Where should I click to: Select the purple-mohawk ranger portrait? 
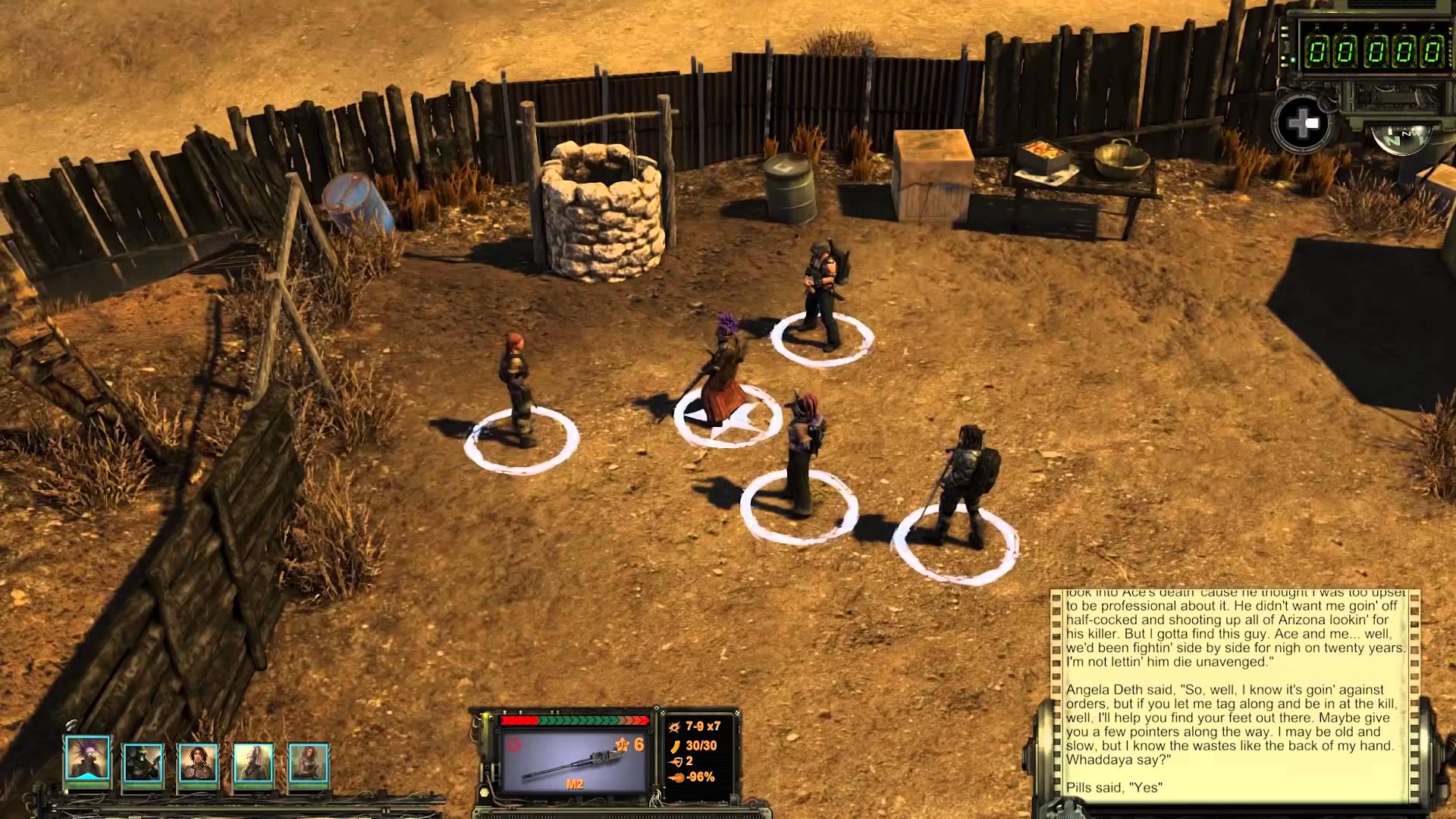pos(87,760)
